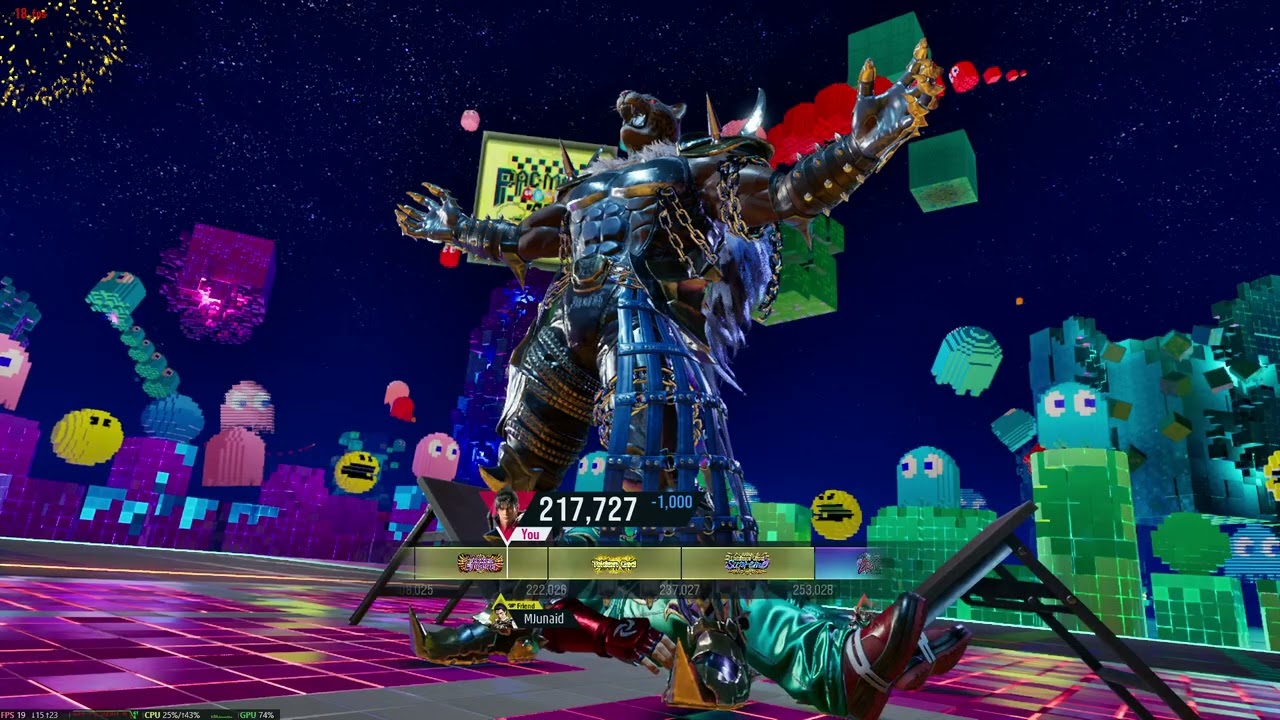Select the Tekken God Supreme rank emblem
This screenshot has height=720, width=1280.
pyautogui.click(x=747, y=564)
